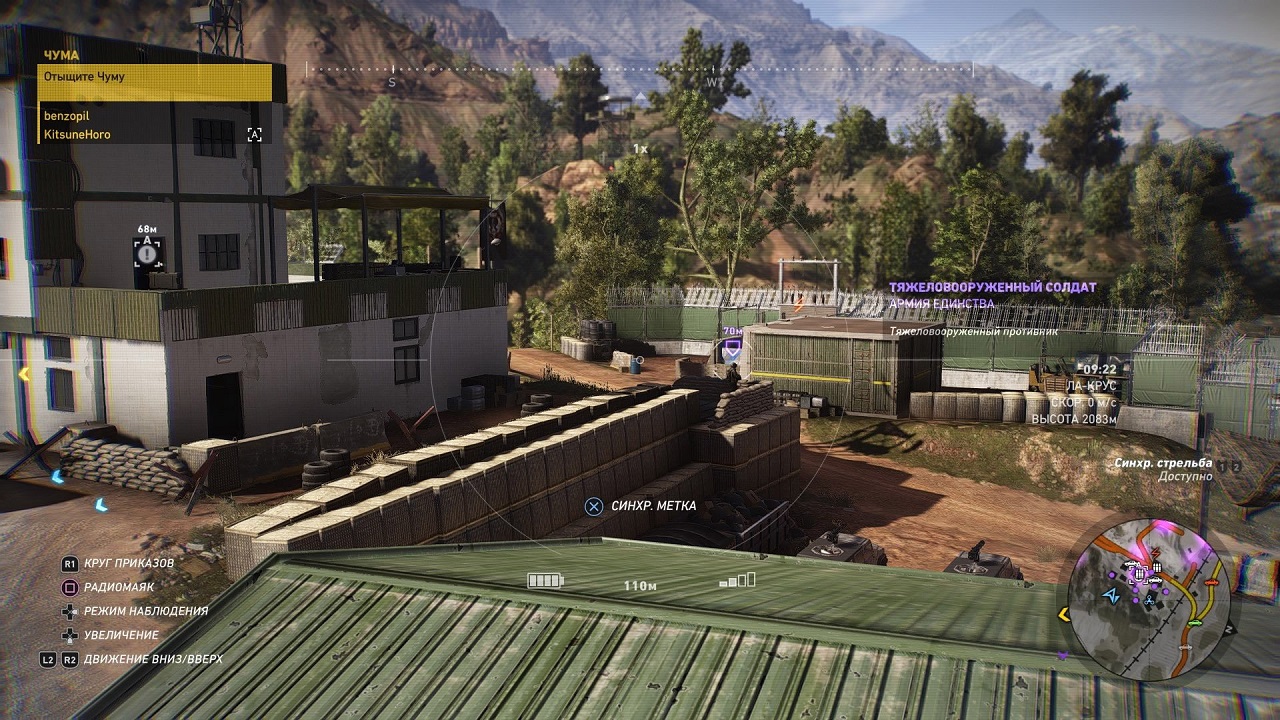Select teammate KitsuneHoro in the squad list
This screenshot has width=1280, height=720.
[77, 134]
